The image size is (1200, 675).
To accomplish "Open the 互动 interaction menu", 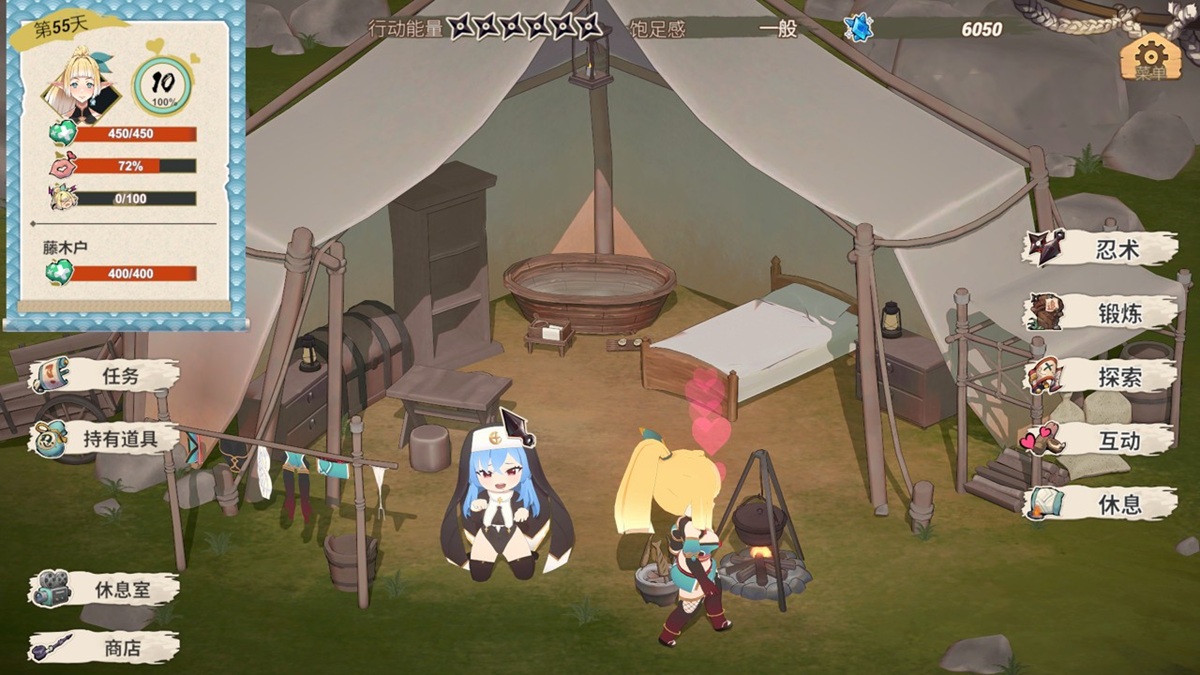I will (1100, 440).
